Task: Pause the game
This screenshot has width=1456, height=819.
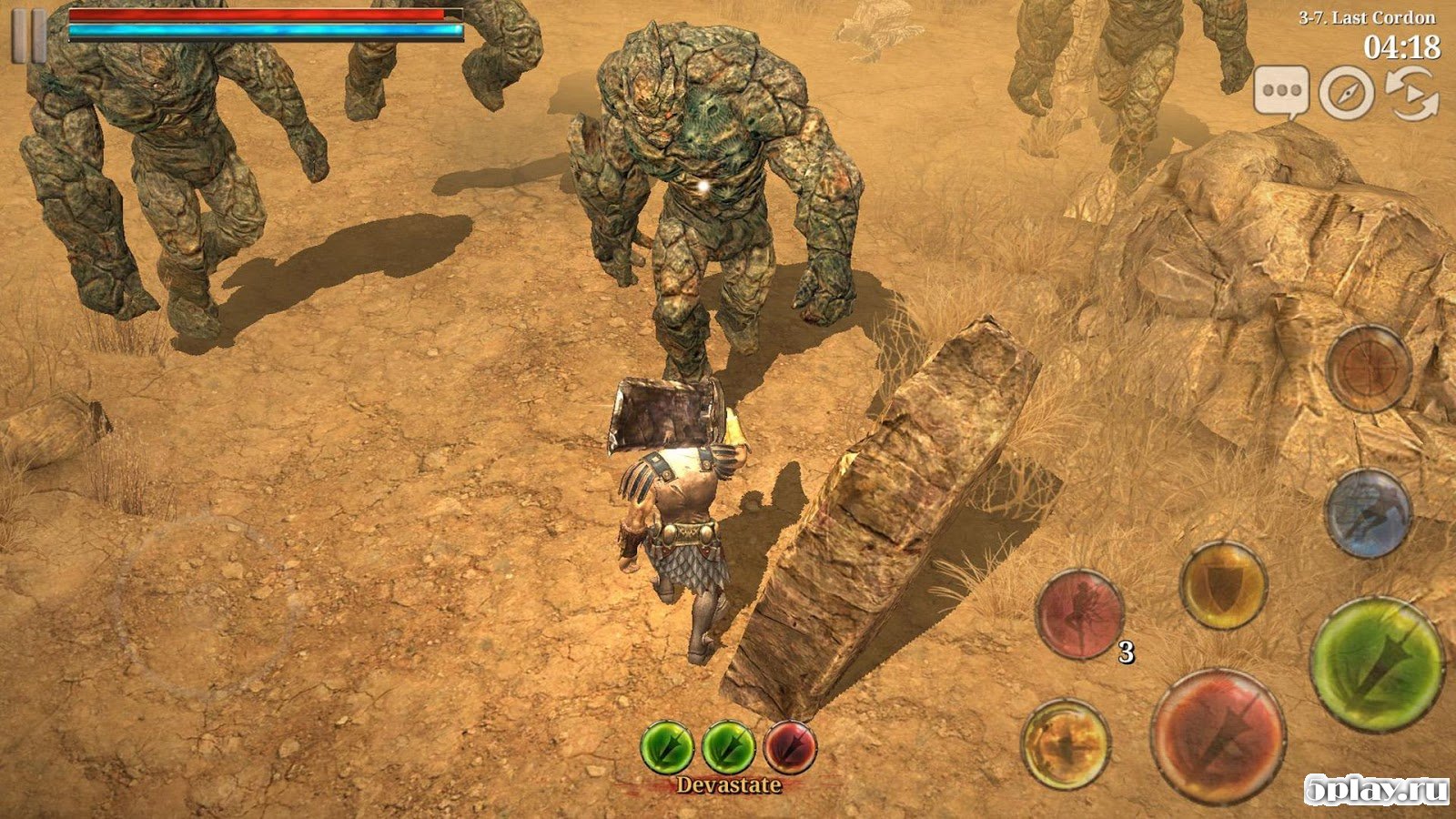Action: 28,36
